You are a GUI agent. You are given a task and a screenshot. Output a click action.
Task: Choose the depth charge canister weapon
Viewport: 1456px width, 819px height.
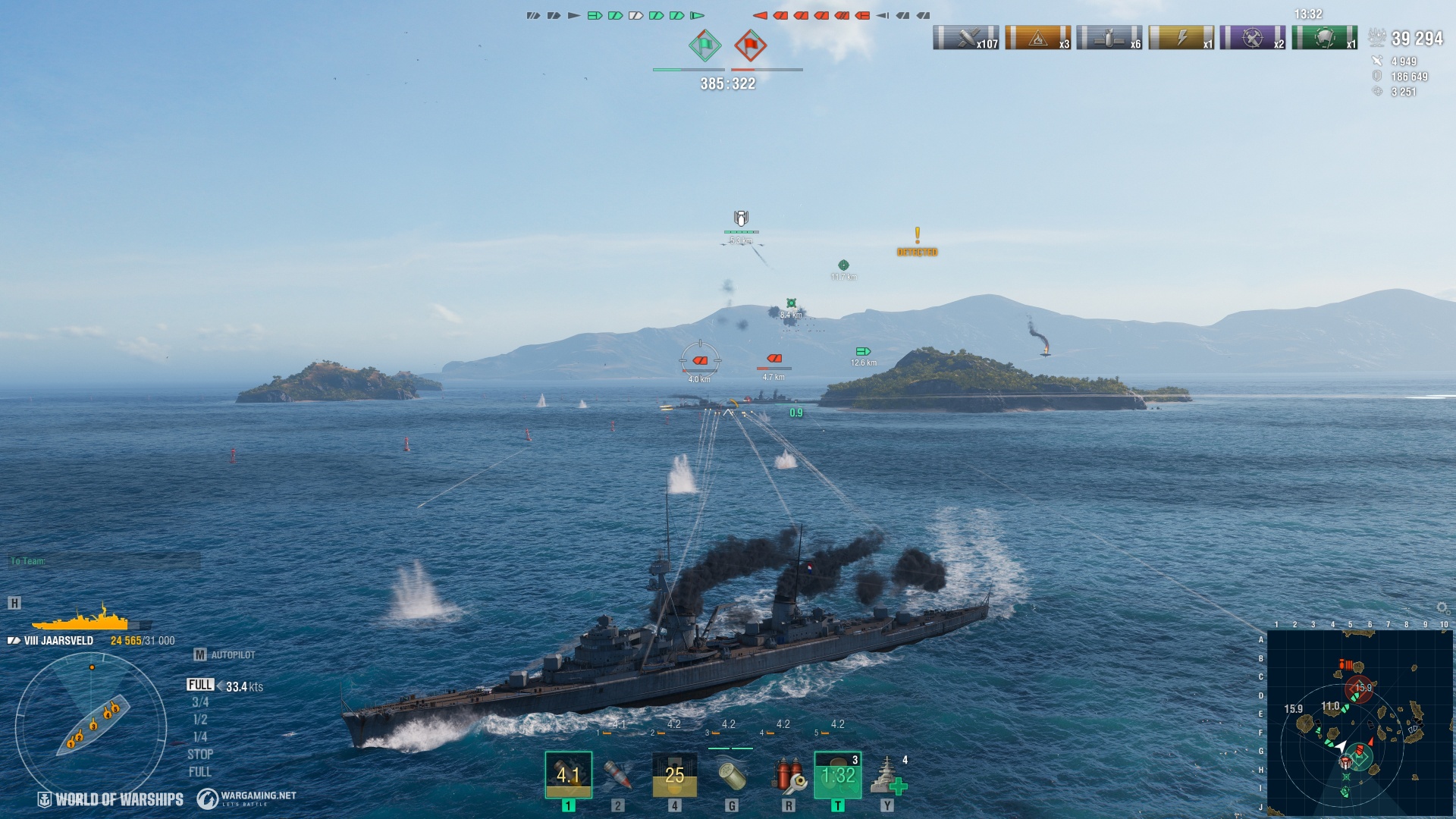click(x=731, y=775)
